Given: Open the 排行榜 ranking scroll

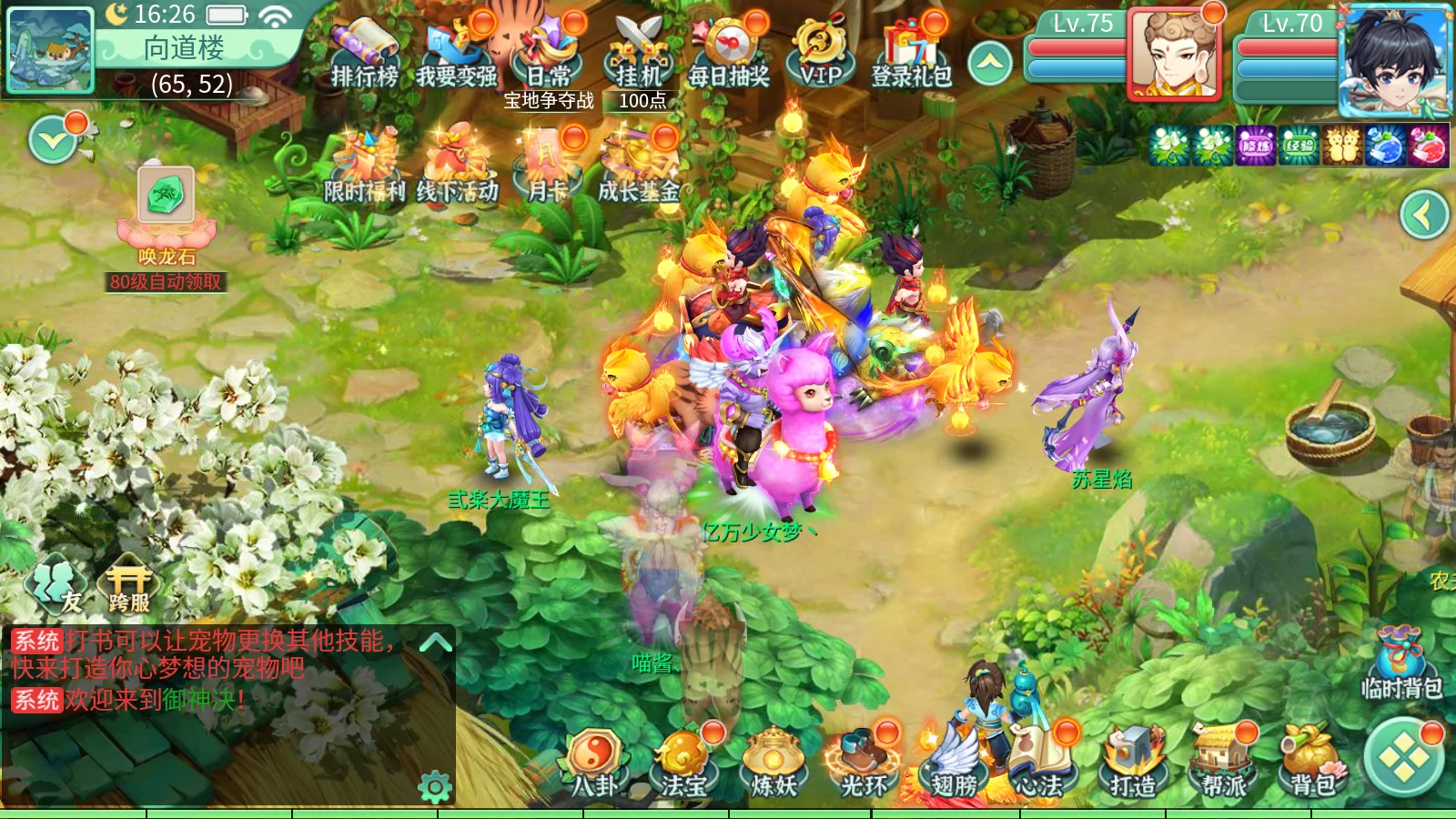Looking at the screenshot, I should pos(364,53).
